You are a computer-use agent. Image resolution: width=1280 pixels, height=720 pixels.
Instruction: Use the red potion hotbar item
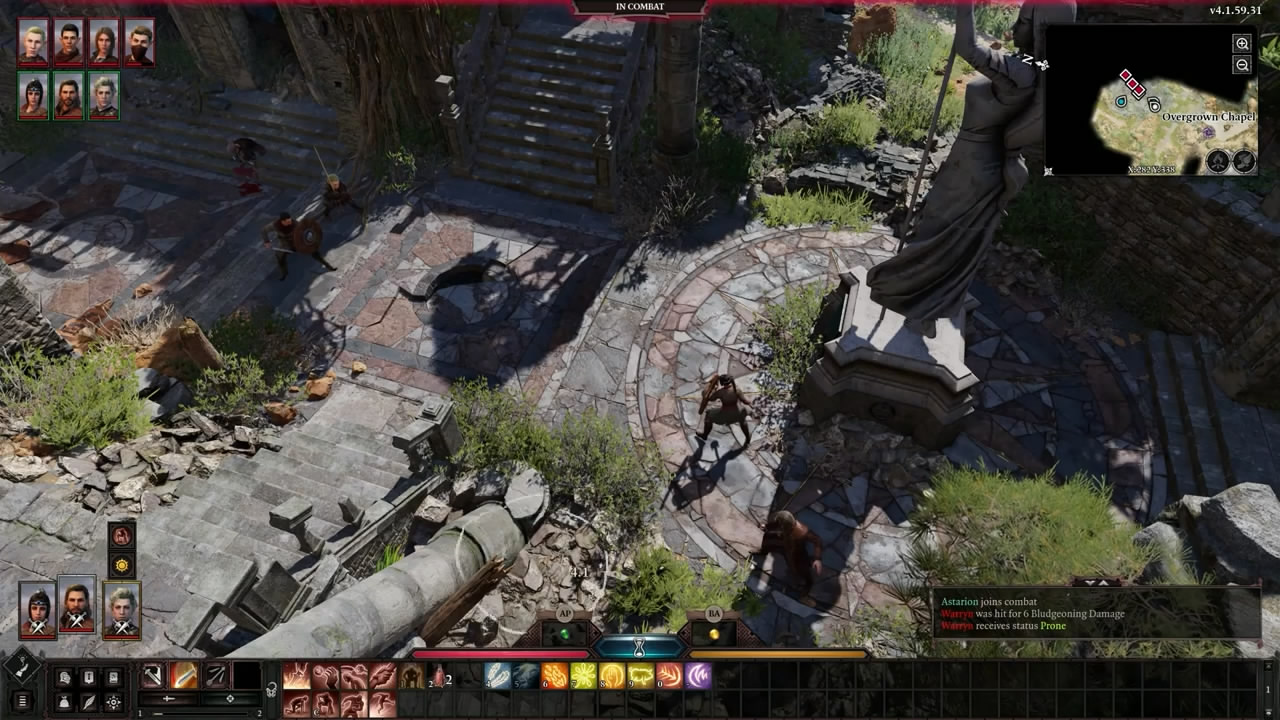[x=438, y=676]
